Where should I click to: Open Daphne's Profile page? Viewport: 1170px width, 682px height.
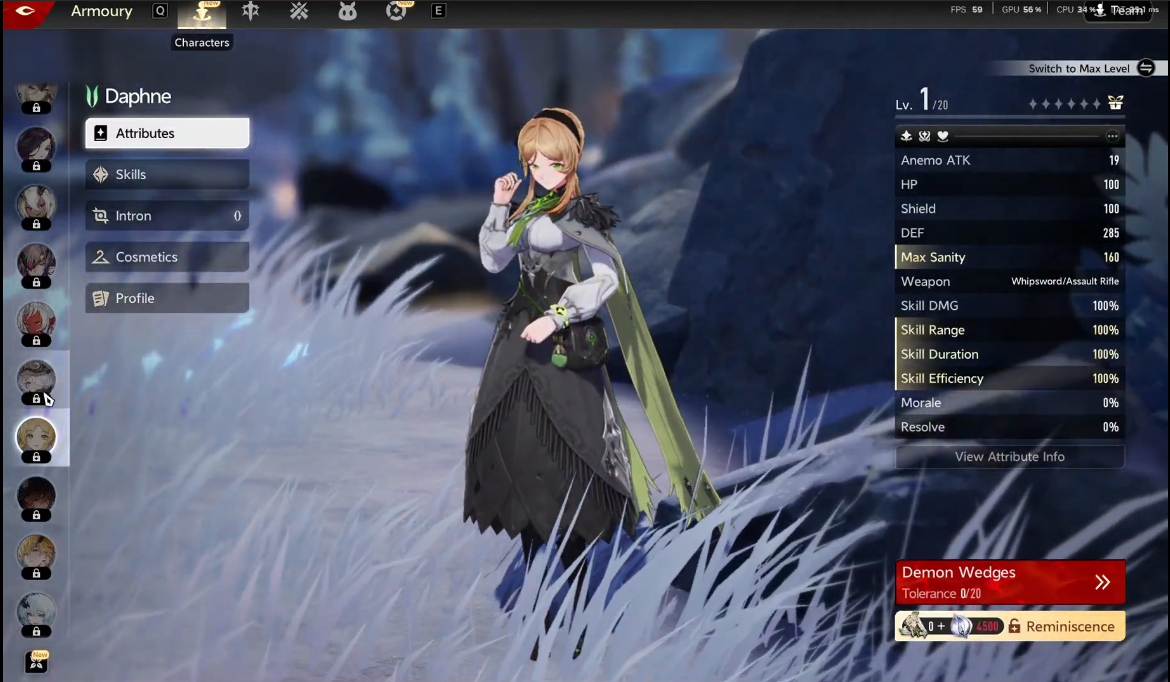pyautogui.click(x=167, y=298)
